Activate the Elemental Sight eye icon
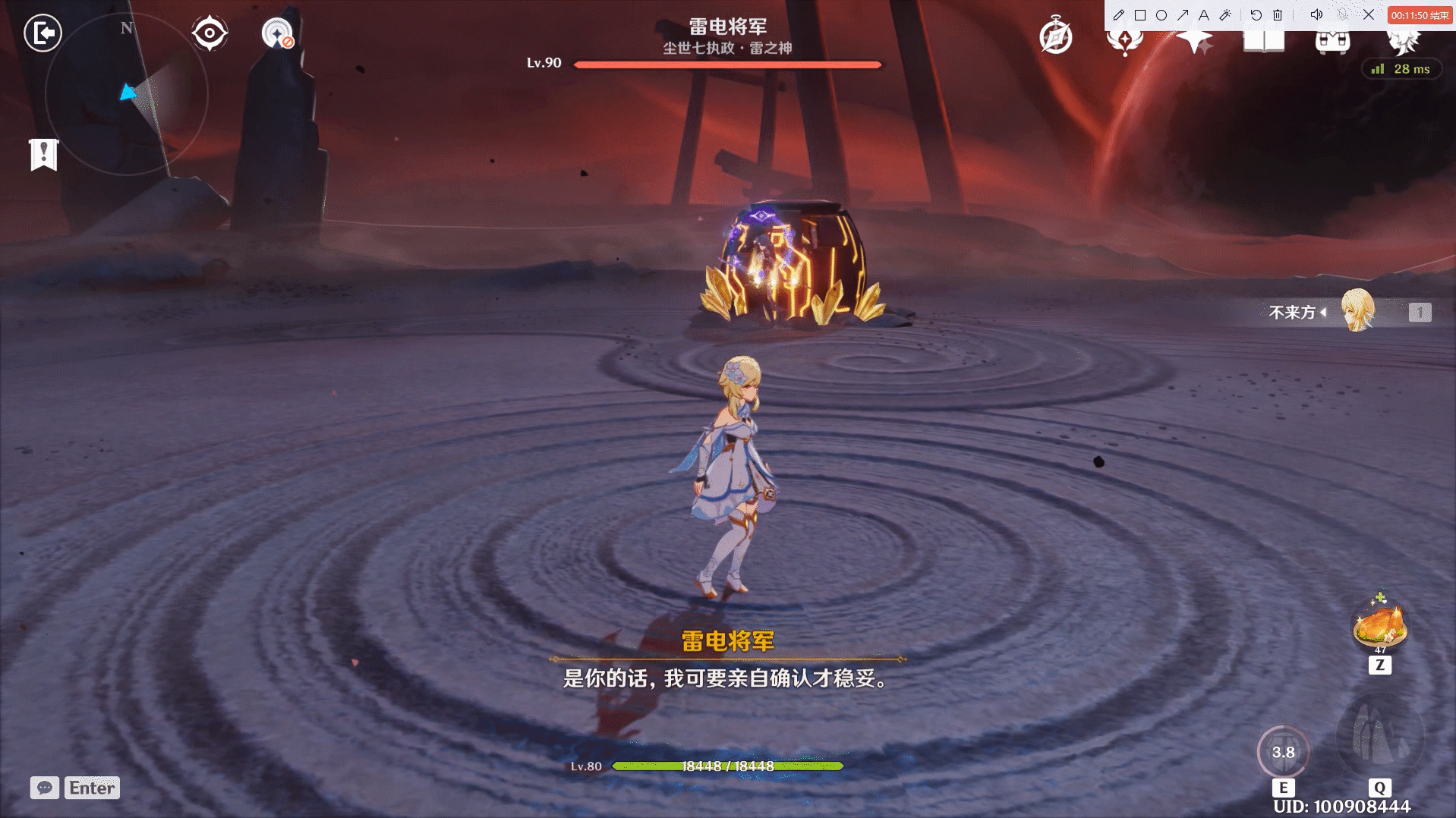Viewport: 1456px width, 818px height. [x=210, y=33]
